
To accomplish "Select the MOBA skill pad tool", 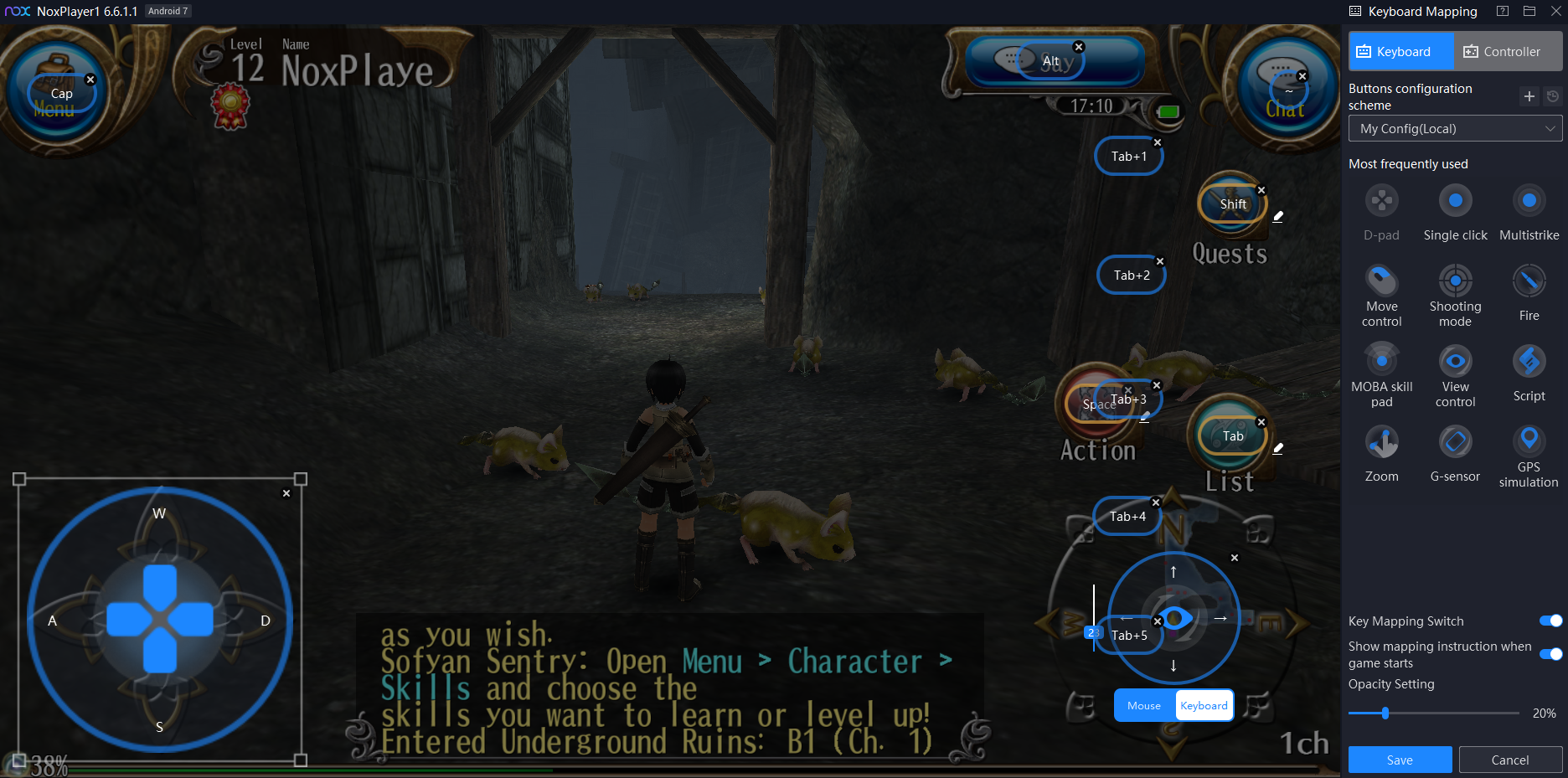I will [x=1381, y=361].
